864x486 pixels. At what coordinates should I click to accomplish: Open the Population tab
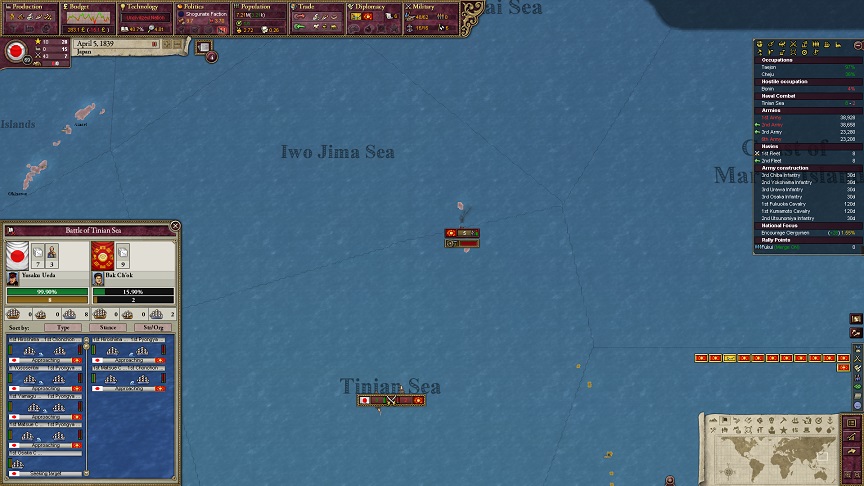(260, 7)
